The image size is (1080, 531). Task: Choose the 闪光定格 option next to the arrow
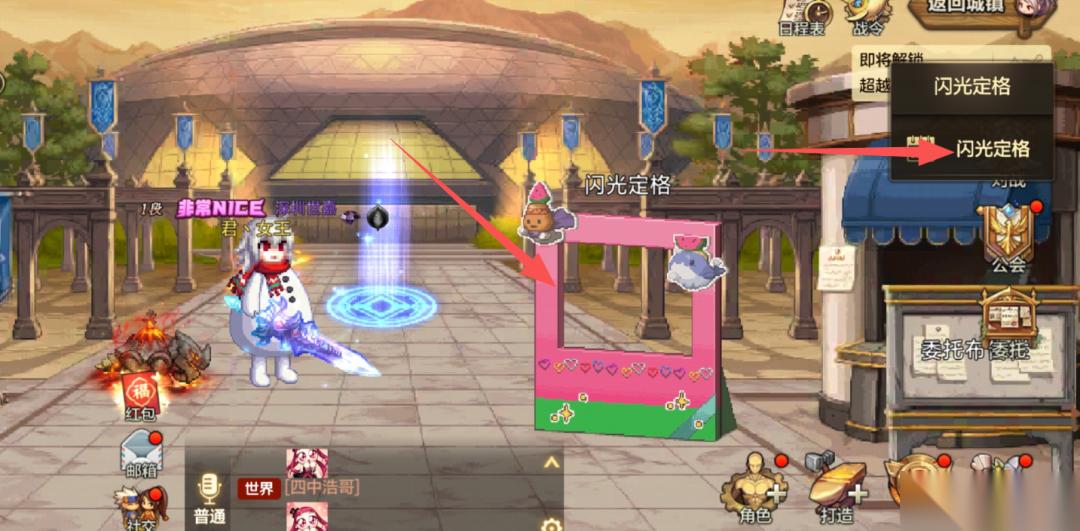pyautogui.click(x=991, y=150)
